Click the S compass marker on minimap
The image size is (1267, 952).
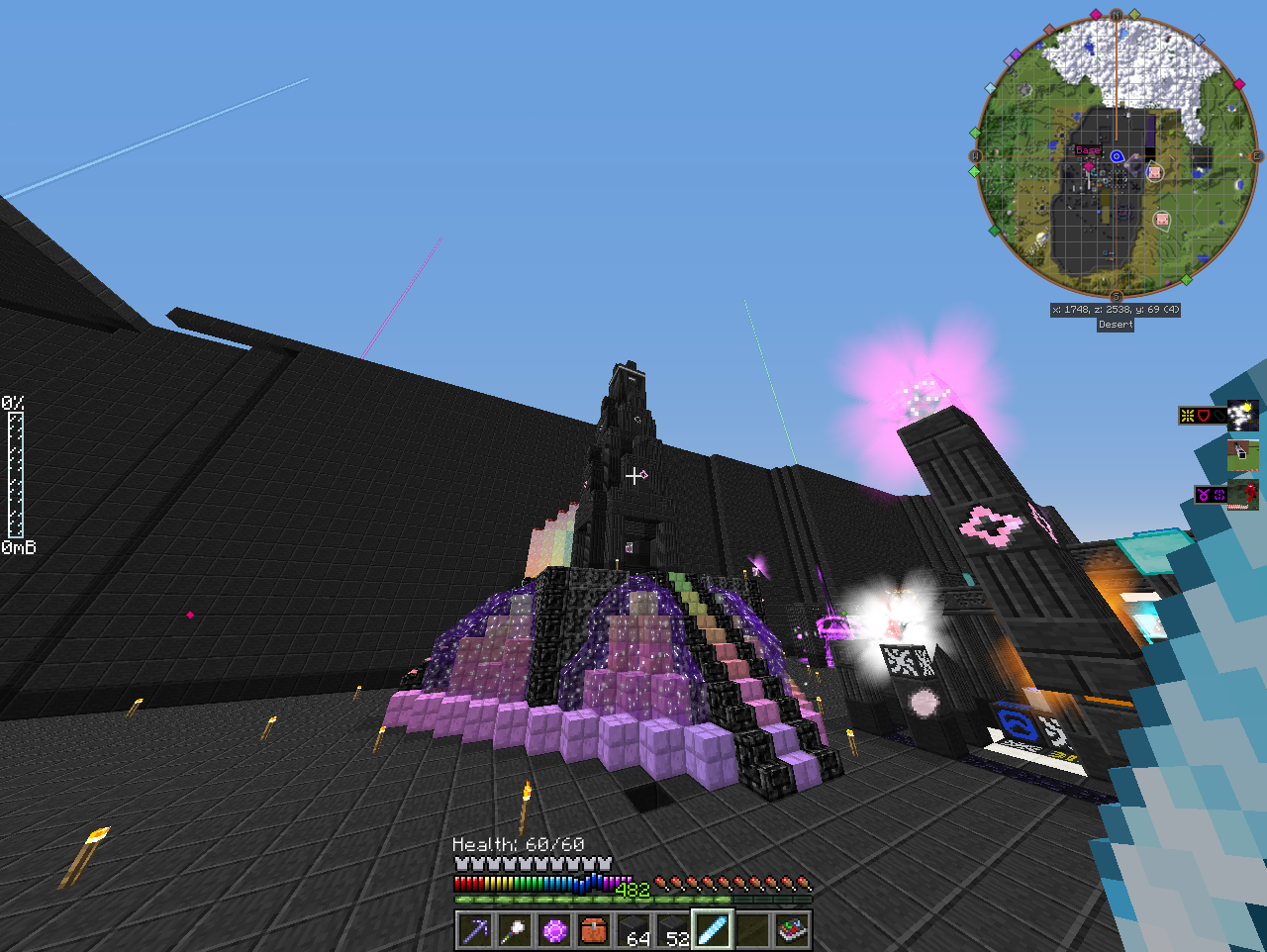point(1116,296)
